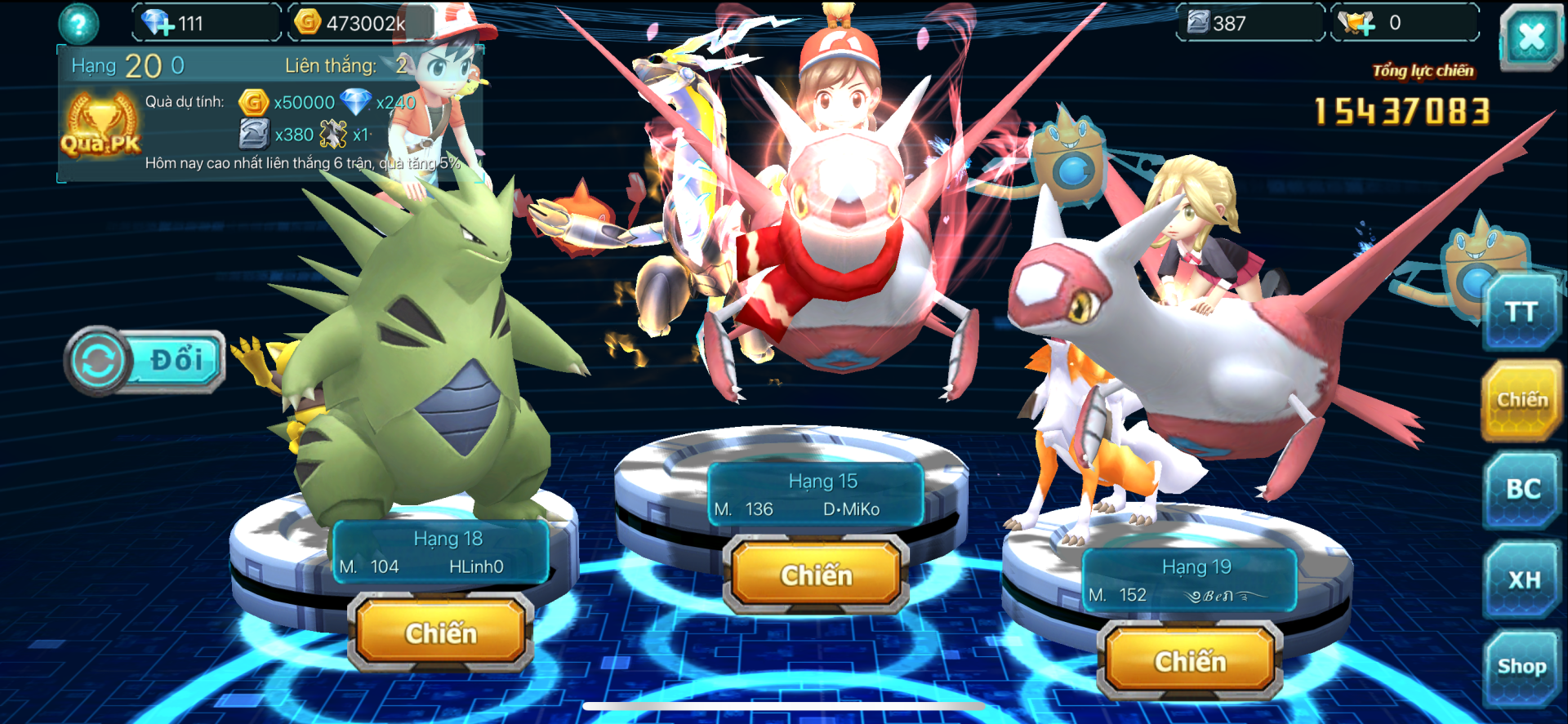The width and height of the screenshot is (1568, 724).
Task: Fight HLinh0 with the Chiến button
Action: coord(441,633)
